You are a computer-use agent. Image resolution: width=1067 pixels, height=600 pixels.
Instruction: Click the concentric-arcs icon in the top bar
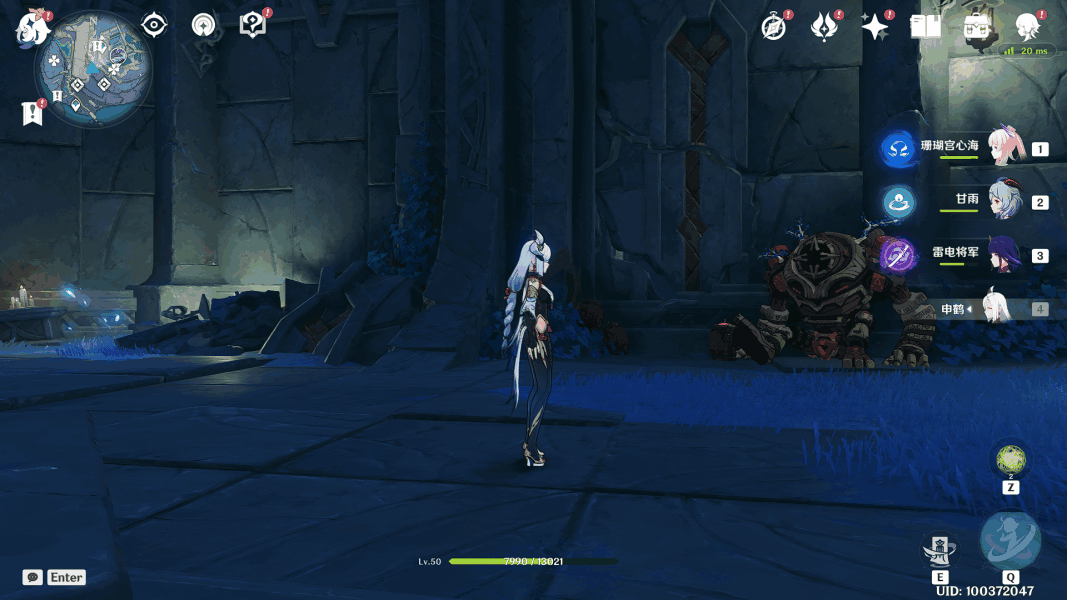coord(204,25)
